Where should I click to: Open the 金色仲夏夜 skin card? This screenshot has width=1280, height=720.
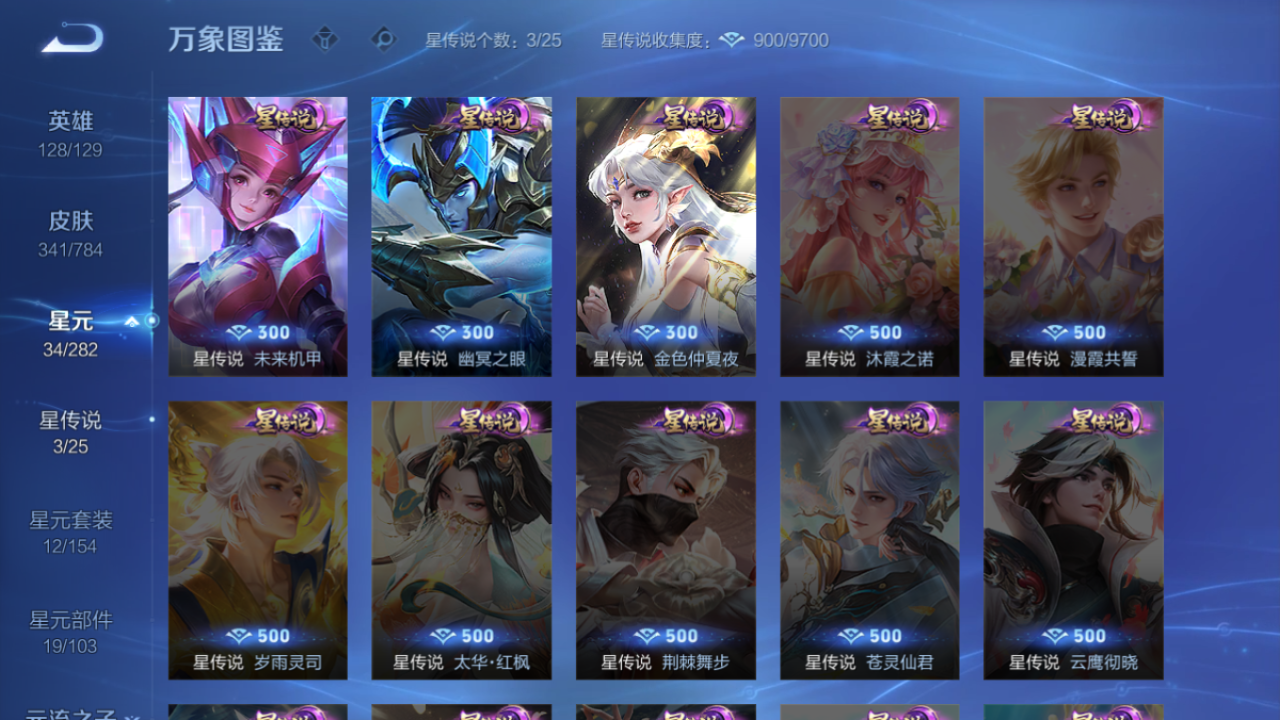(x=665, y=235)
